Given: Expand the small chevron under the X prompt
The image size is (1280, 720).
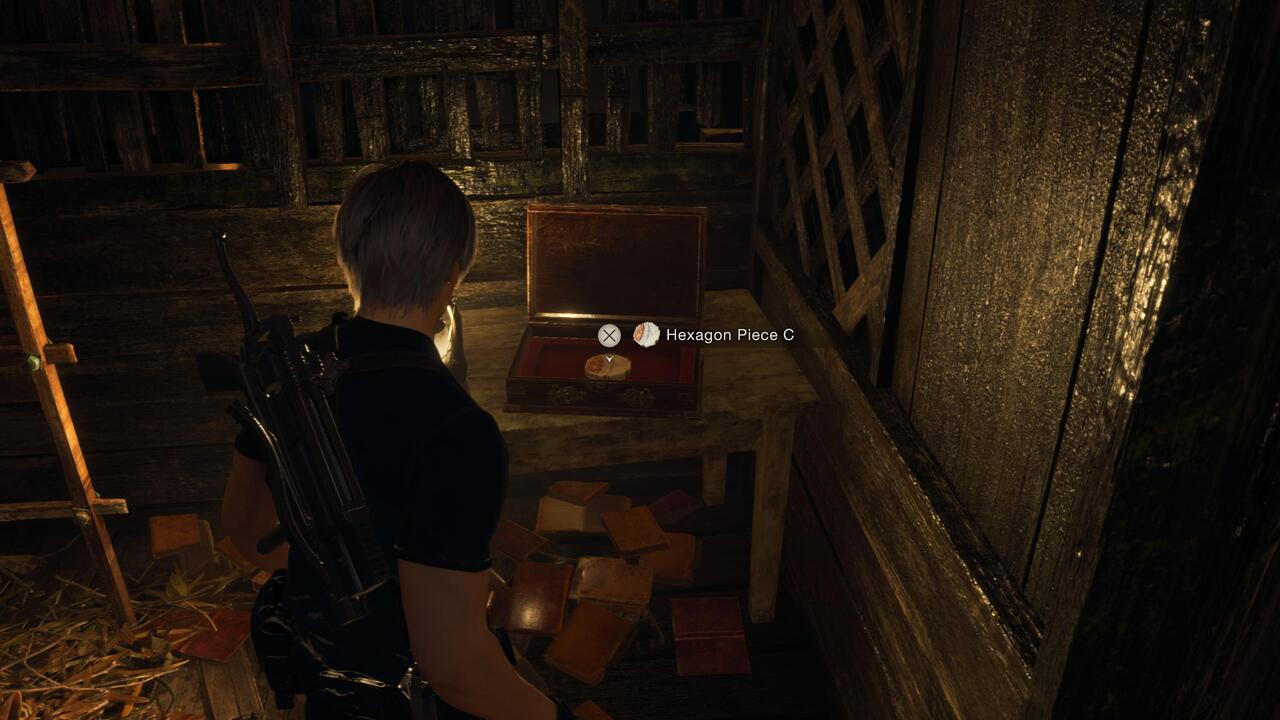Looking at the screenshot, I should pyautogui.click(x=609, y=358).
